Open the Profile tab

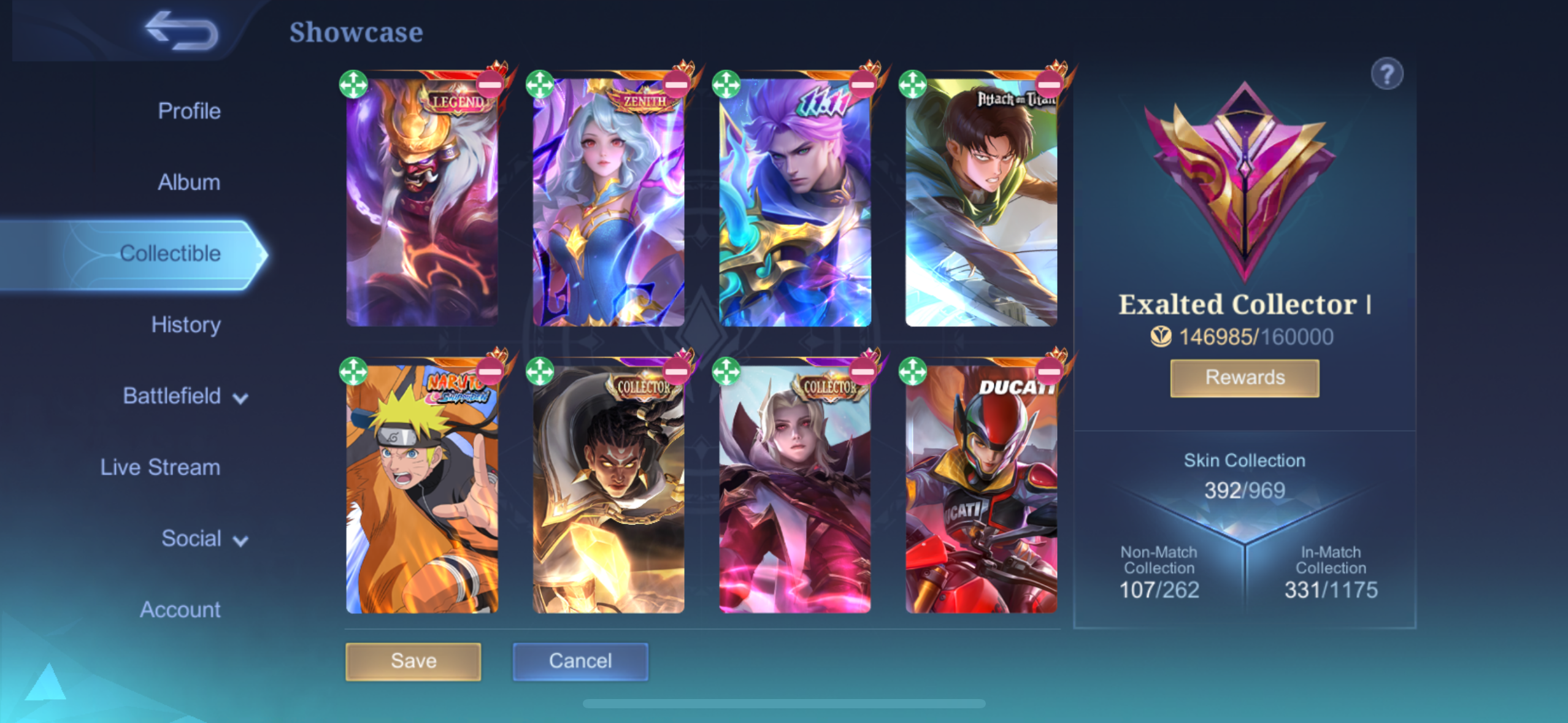189,111
